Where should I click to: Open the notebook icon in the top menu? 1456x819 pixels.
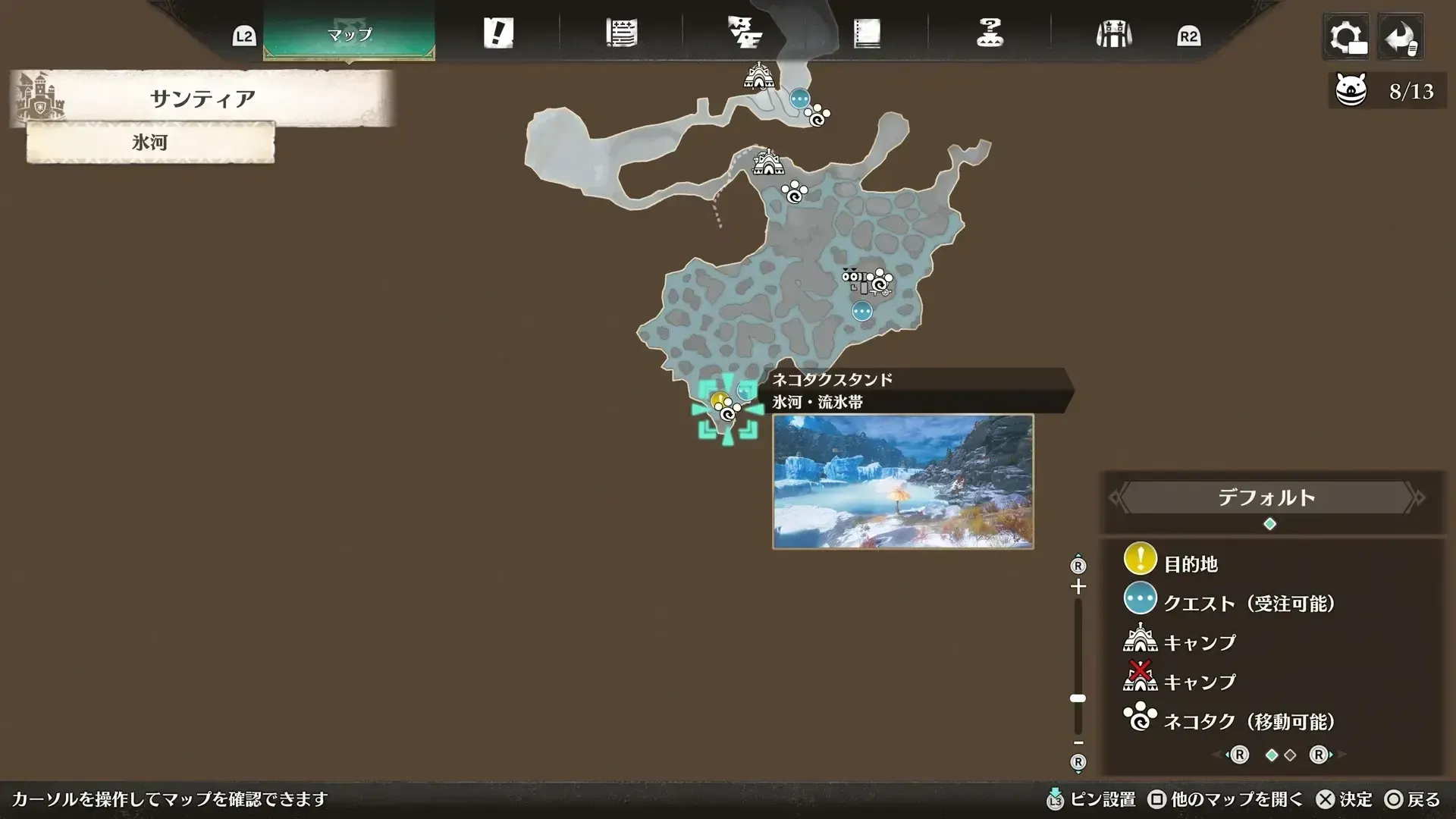coord(867,33)
